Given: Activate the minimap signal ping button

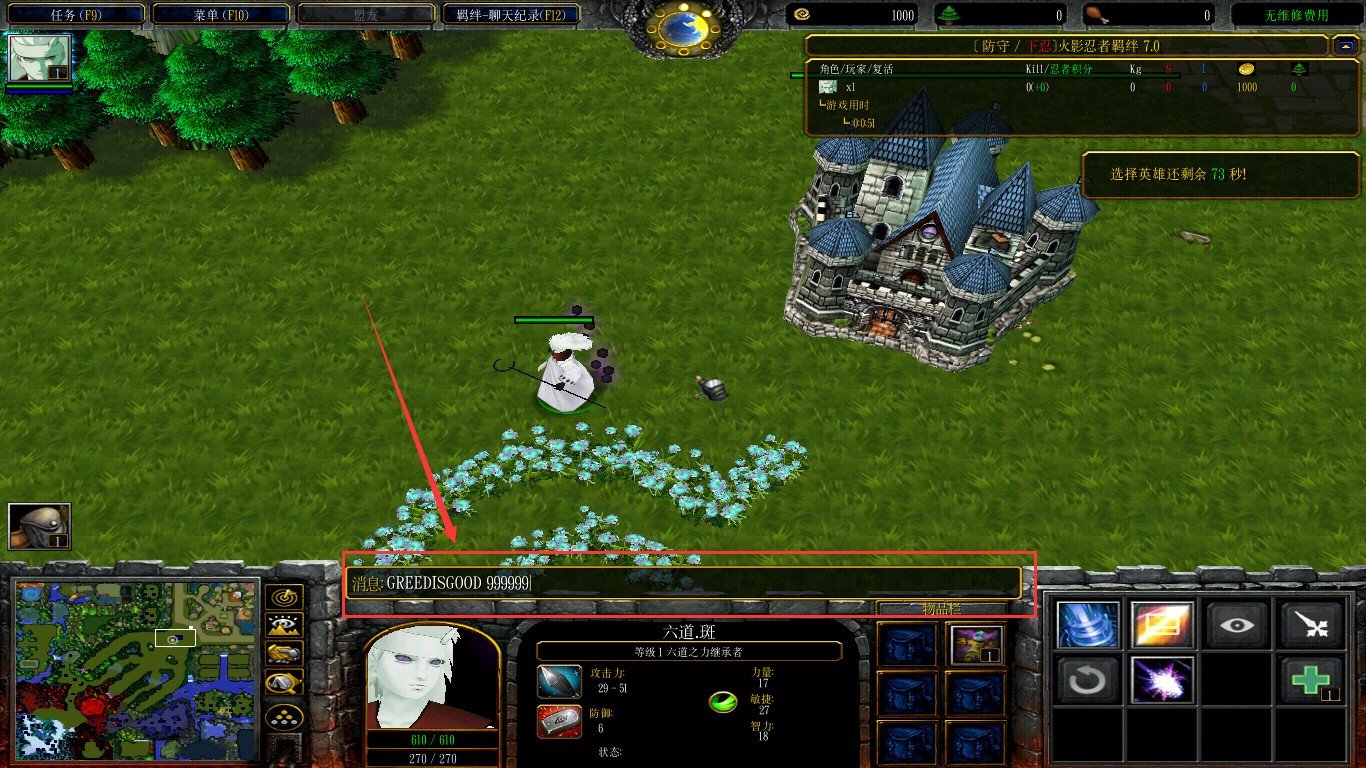Looking at the screenshot, I should pyautogui.click(x=284, y=597).
